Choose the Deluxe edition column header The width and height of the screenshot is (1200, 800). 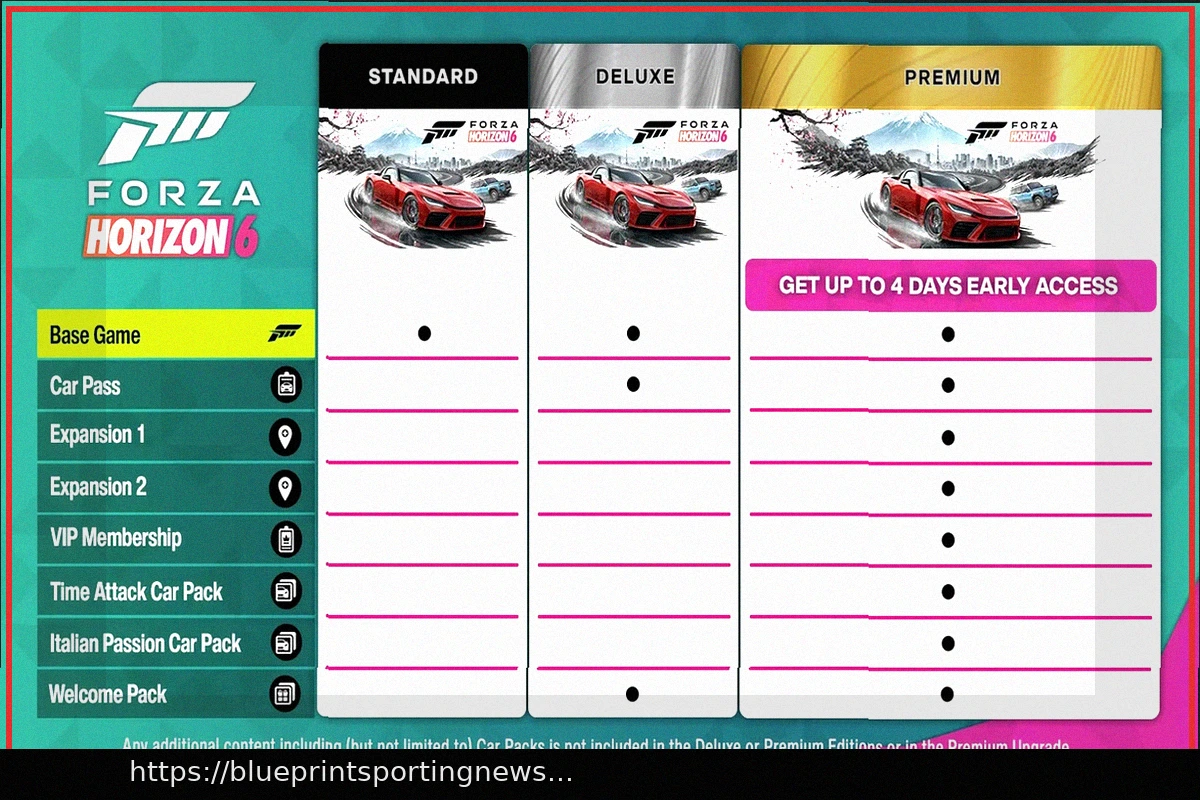click(634, 77)
